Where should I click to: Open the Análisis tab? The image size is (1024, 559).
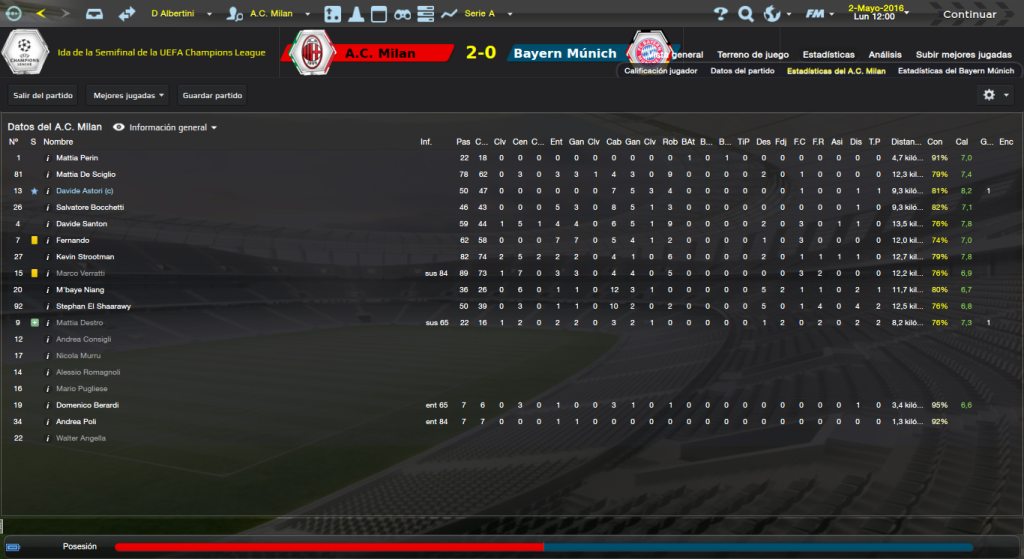click(885, 54)
